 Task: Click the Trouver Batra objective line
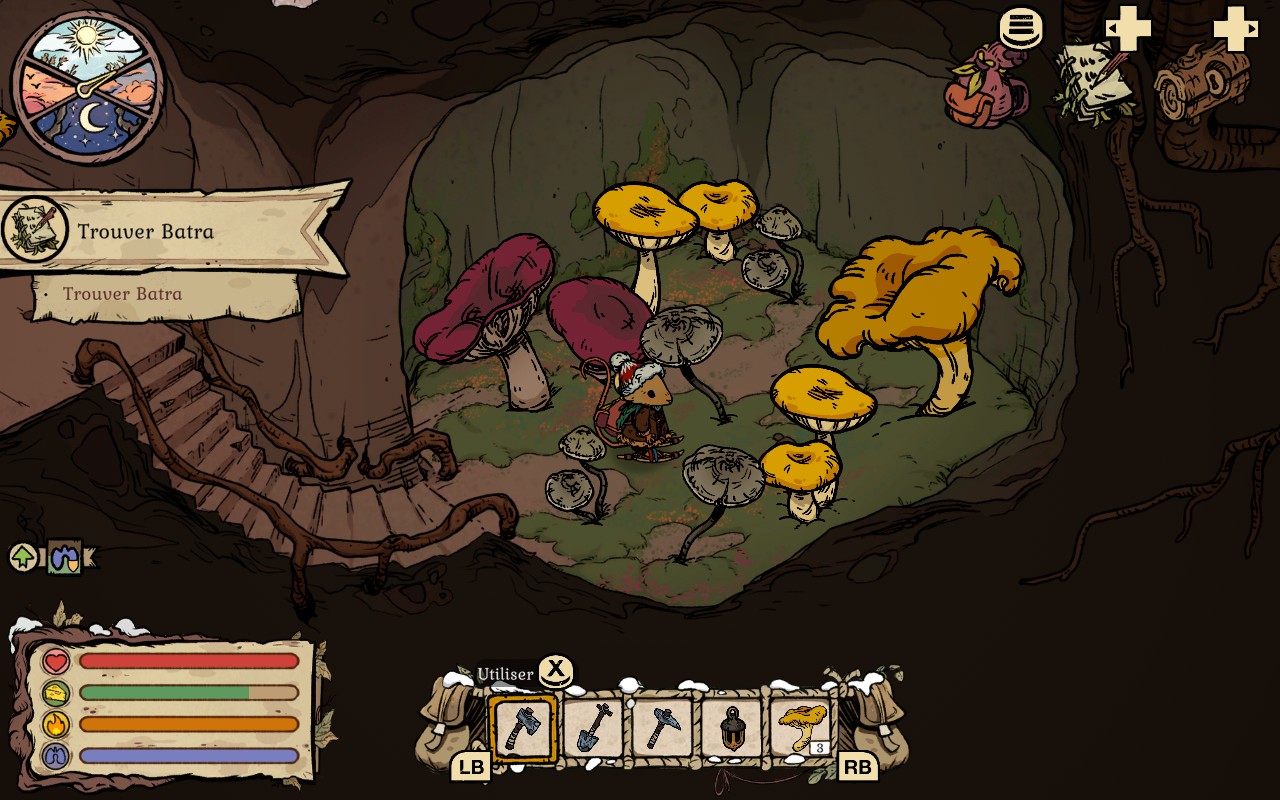click(122, 294)
